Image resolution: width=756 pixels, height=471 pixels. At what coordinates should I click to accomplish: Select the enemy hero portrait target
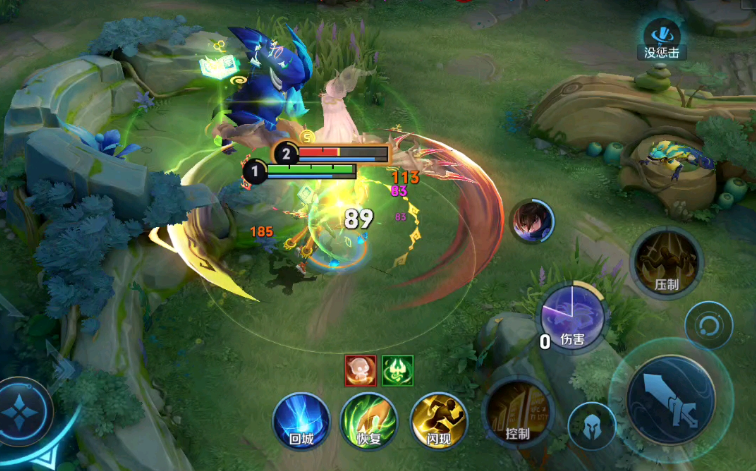pos(533,221)
